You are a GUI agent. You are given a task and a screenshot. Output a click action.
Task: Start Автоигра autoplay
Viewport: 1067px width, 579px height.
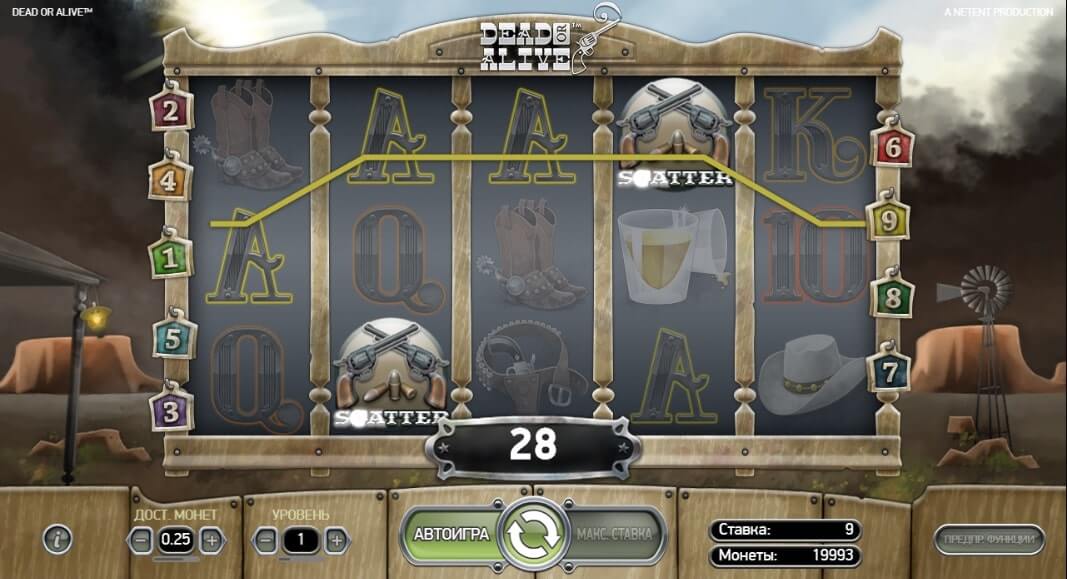click(451, 534)
